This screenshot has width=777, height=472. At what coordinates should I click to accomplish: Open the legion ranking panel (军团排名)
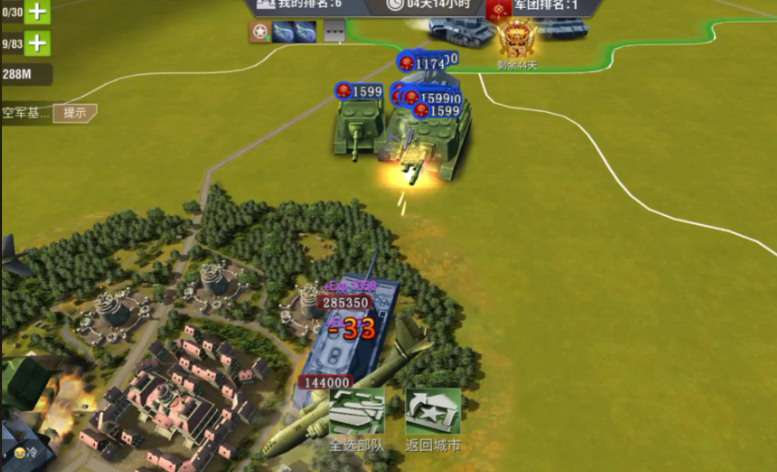pos(544,7)
